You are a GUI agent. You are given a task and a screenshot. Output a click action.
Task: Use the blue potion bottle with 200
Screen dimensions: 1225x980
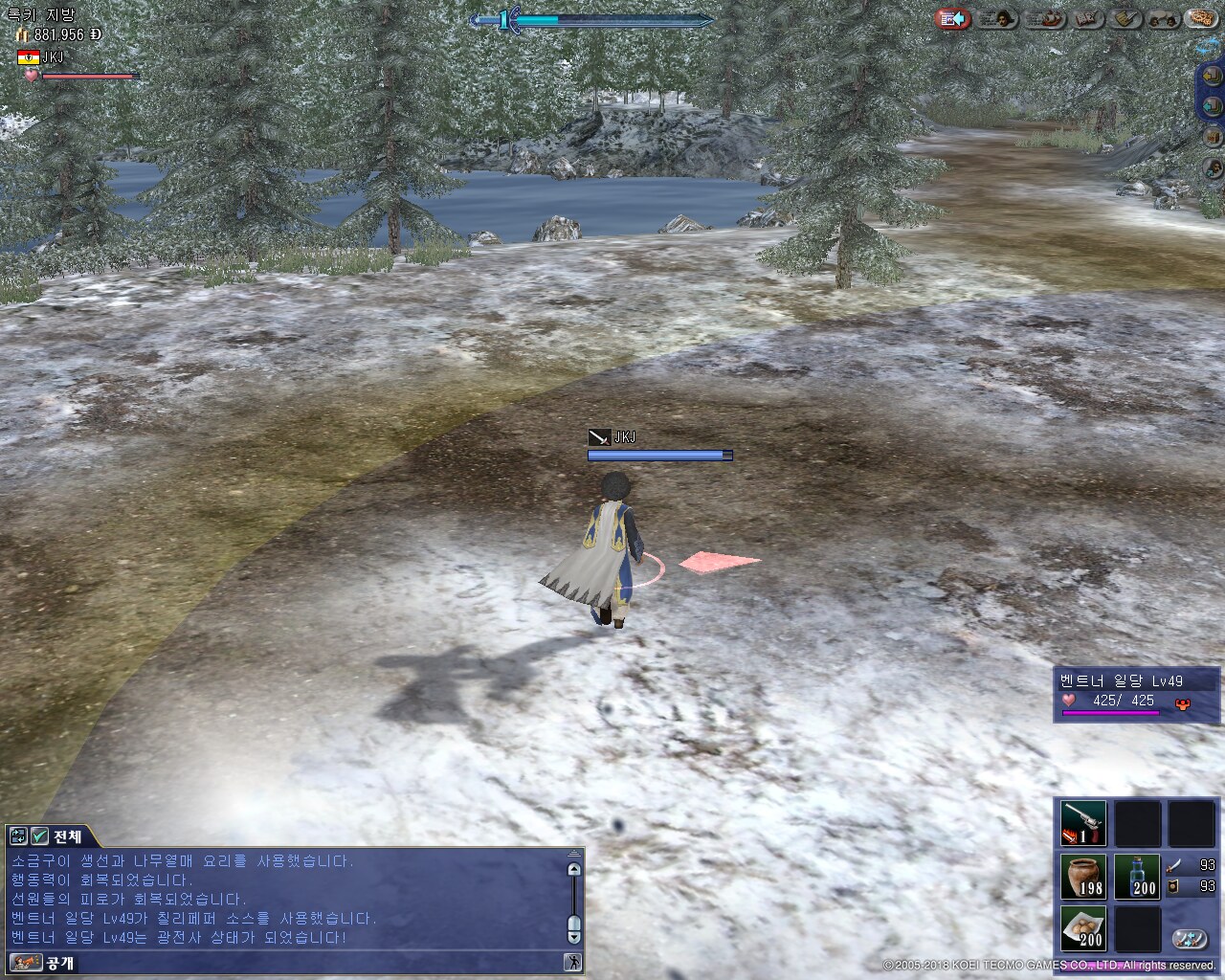coord(1137,877)
